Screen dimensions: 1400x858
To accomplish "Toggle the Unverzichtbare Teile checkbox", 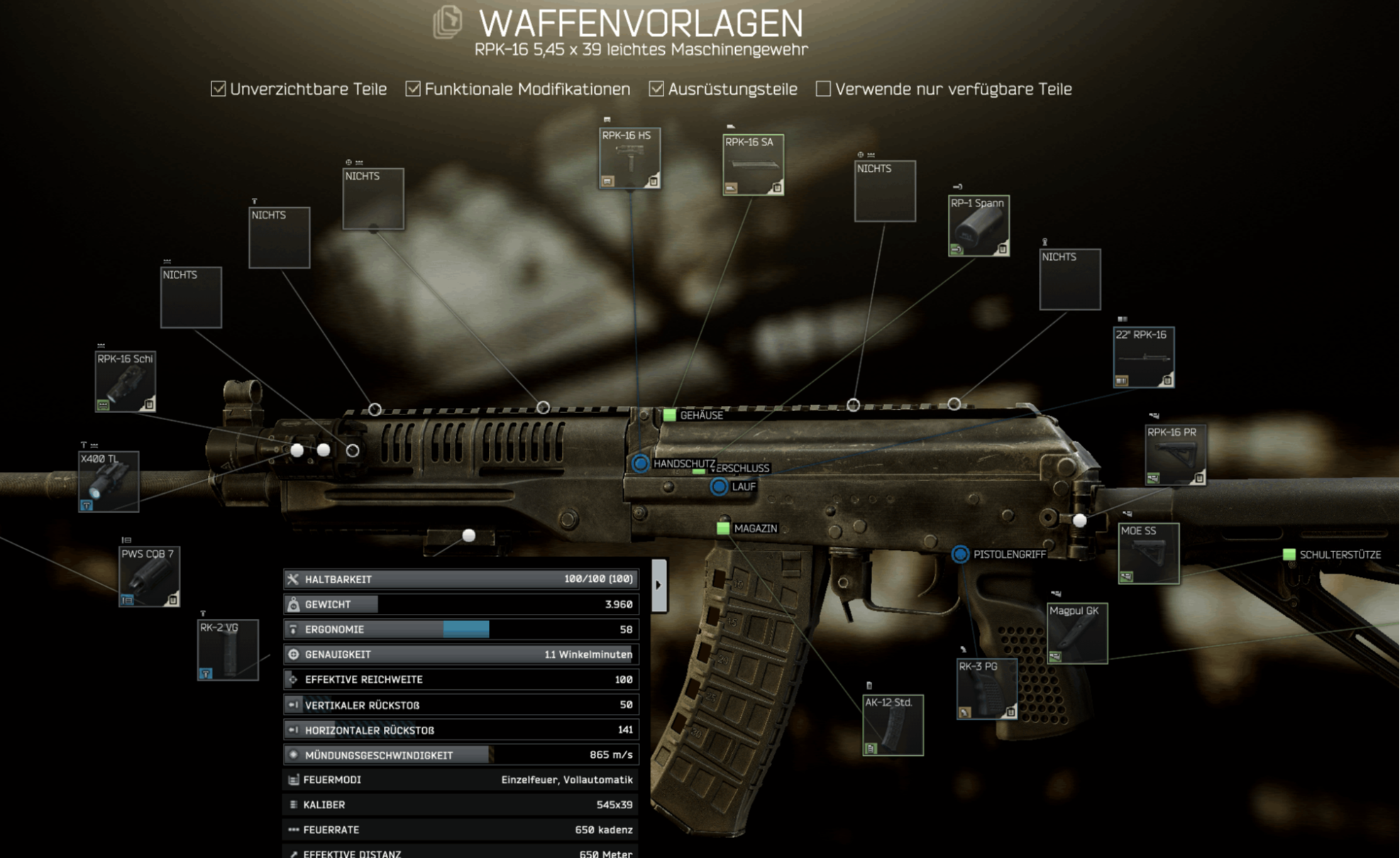I will 219,89.
